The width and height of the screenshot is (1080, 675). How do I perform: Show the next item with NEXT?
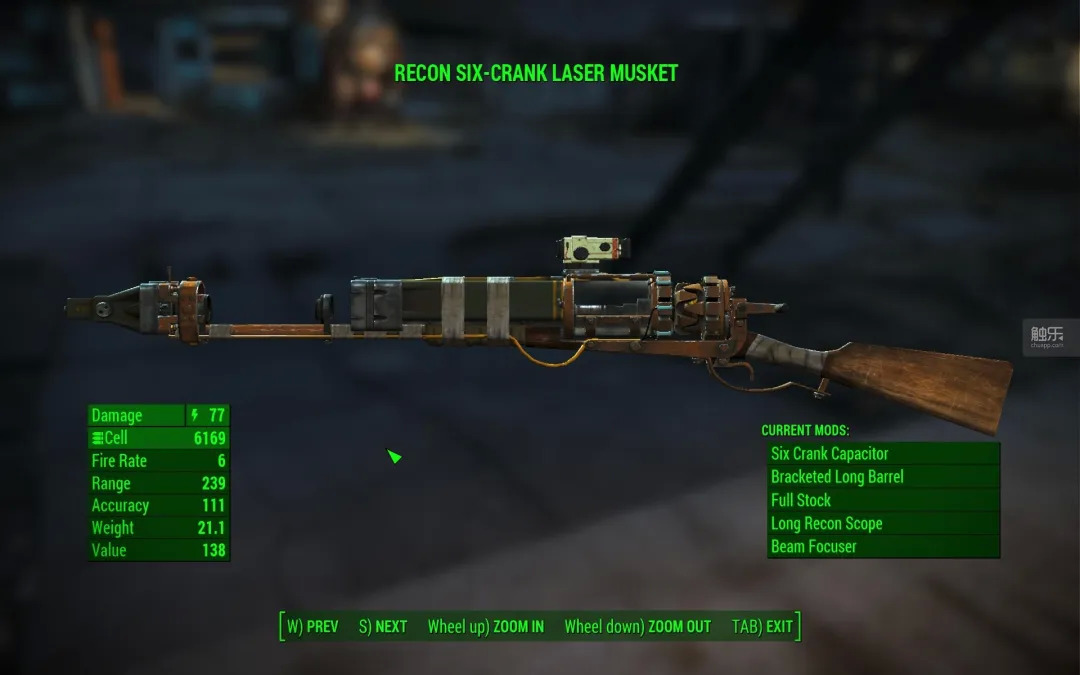383,627
